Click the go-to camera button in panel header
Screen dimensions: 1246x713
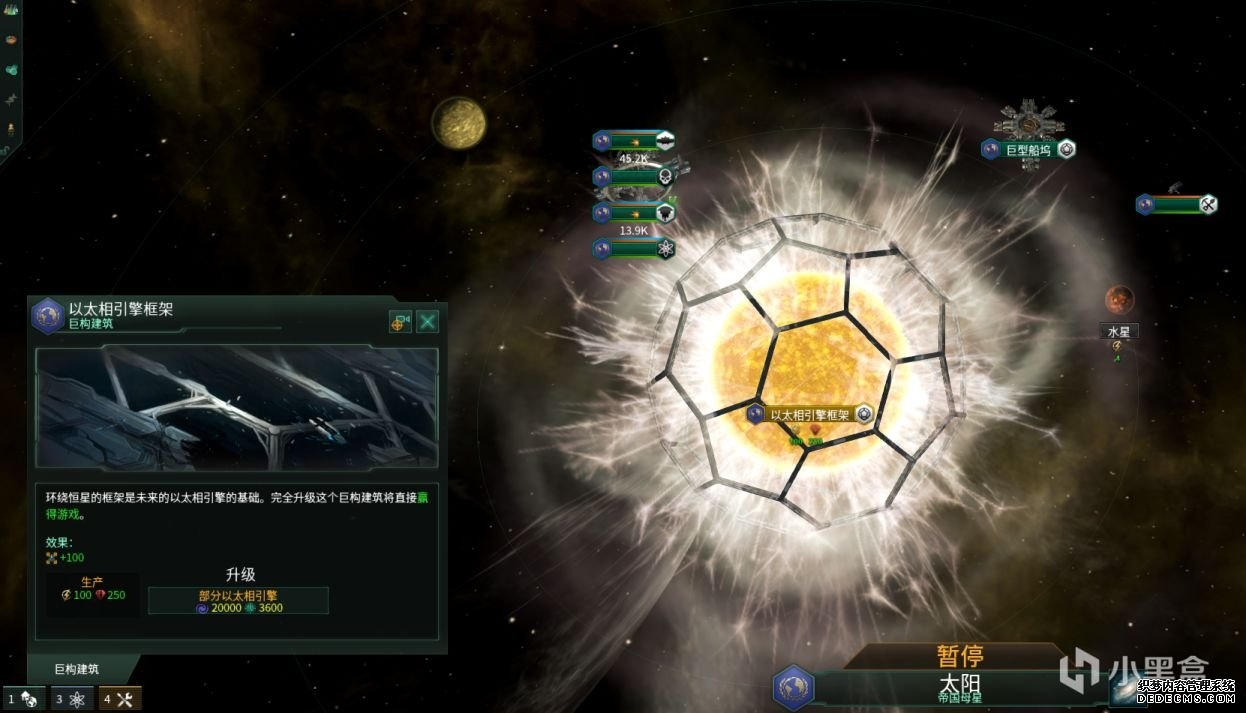point(400,322)
